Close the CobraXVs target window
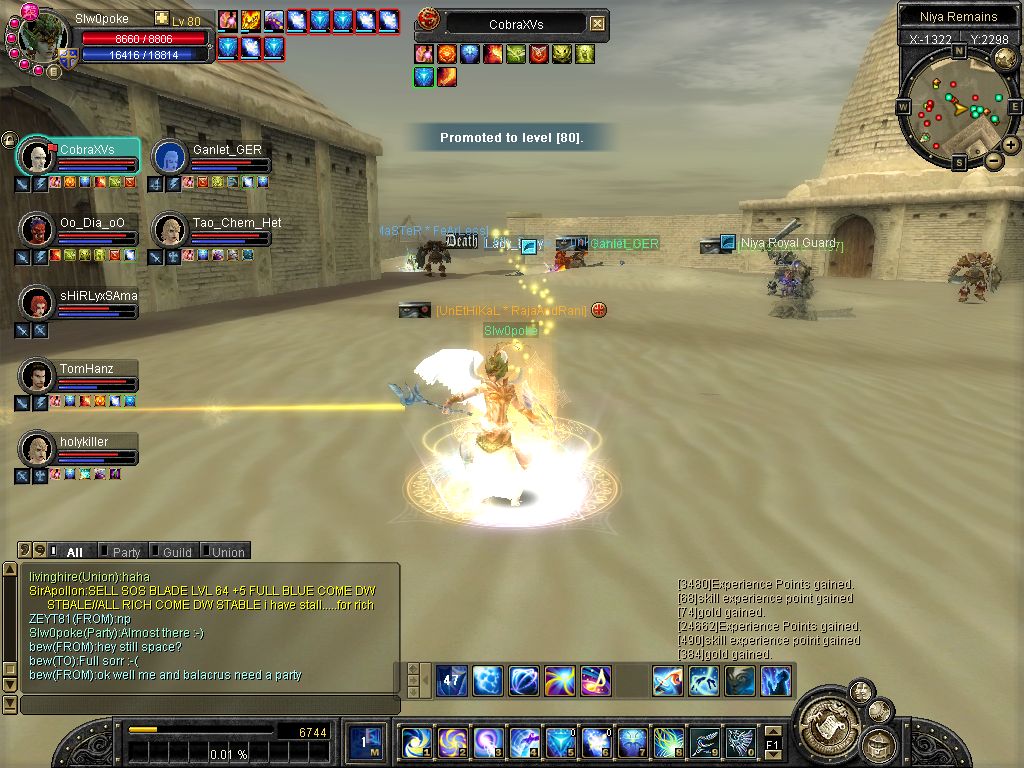 (x=597, y=23)
